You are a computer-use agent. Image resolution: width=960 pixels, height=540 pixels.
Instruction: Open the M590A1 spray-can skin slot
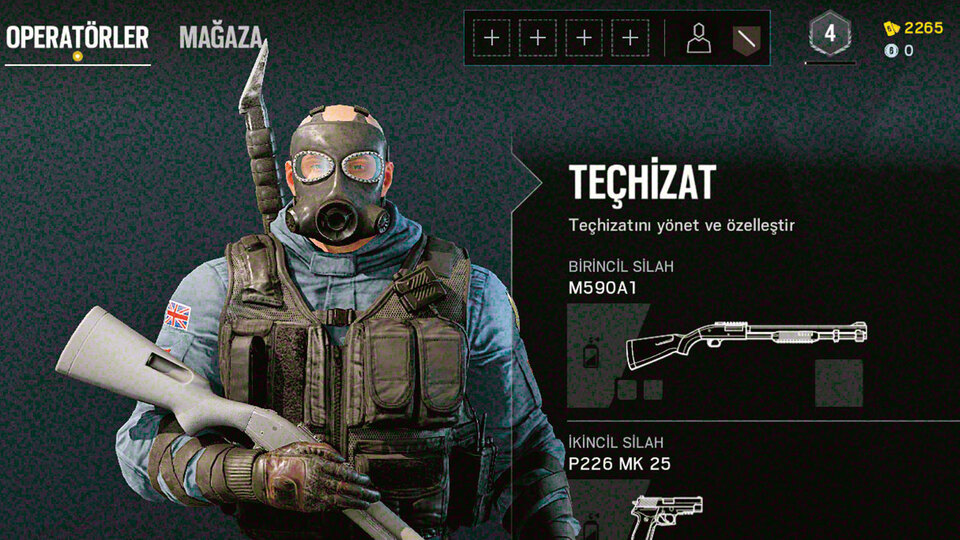pos(591,353)
